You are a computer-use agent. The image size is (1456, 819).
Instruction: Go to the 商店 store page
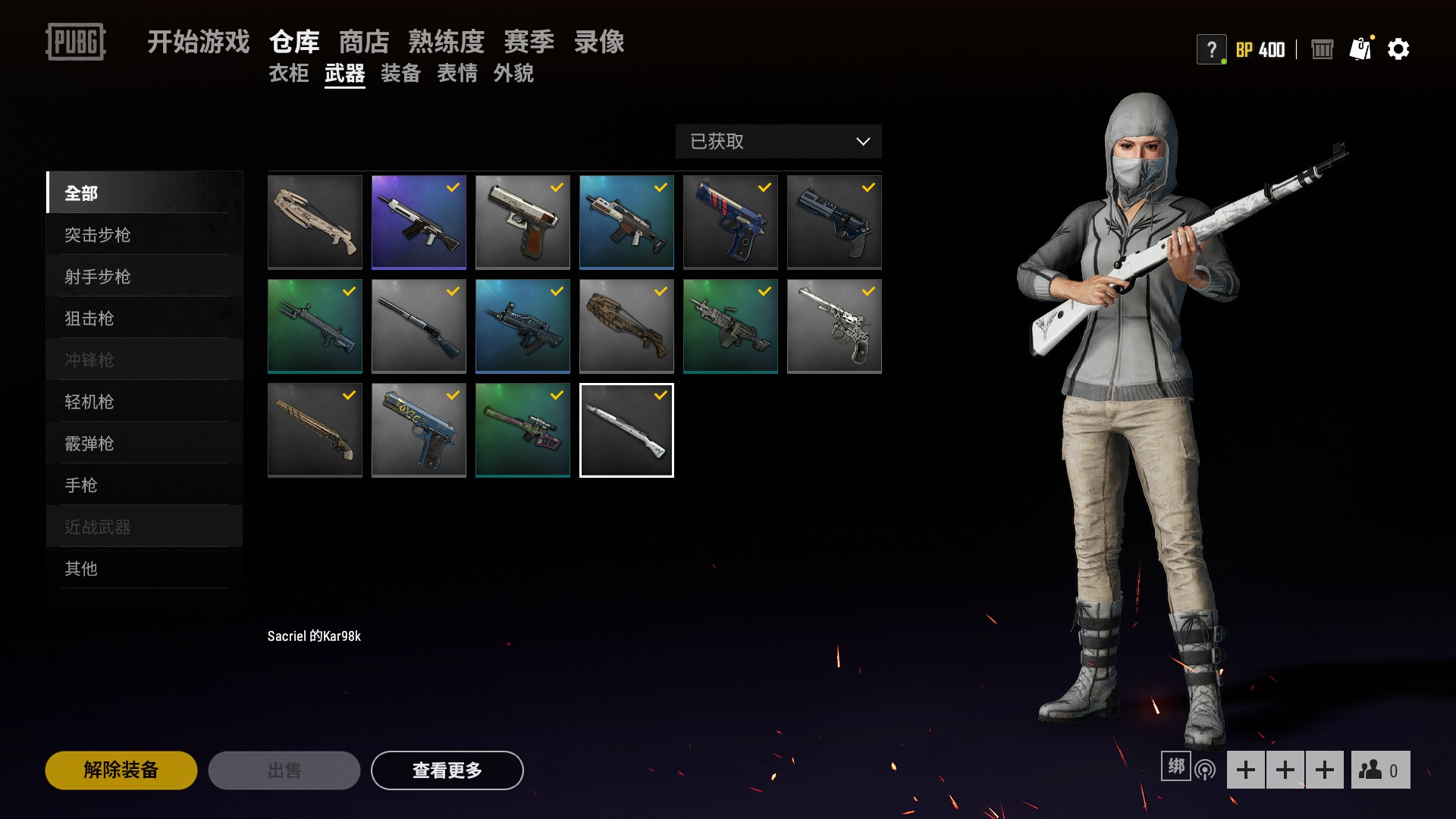pos(364,42)
